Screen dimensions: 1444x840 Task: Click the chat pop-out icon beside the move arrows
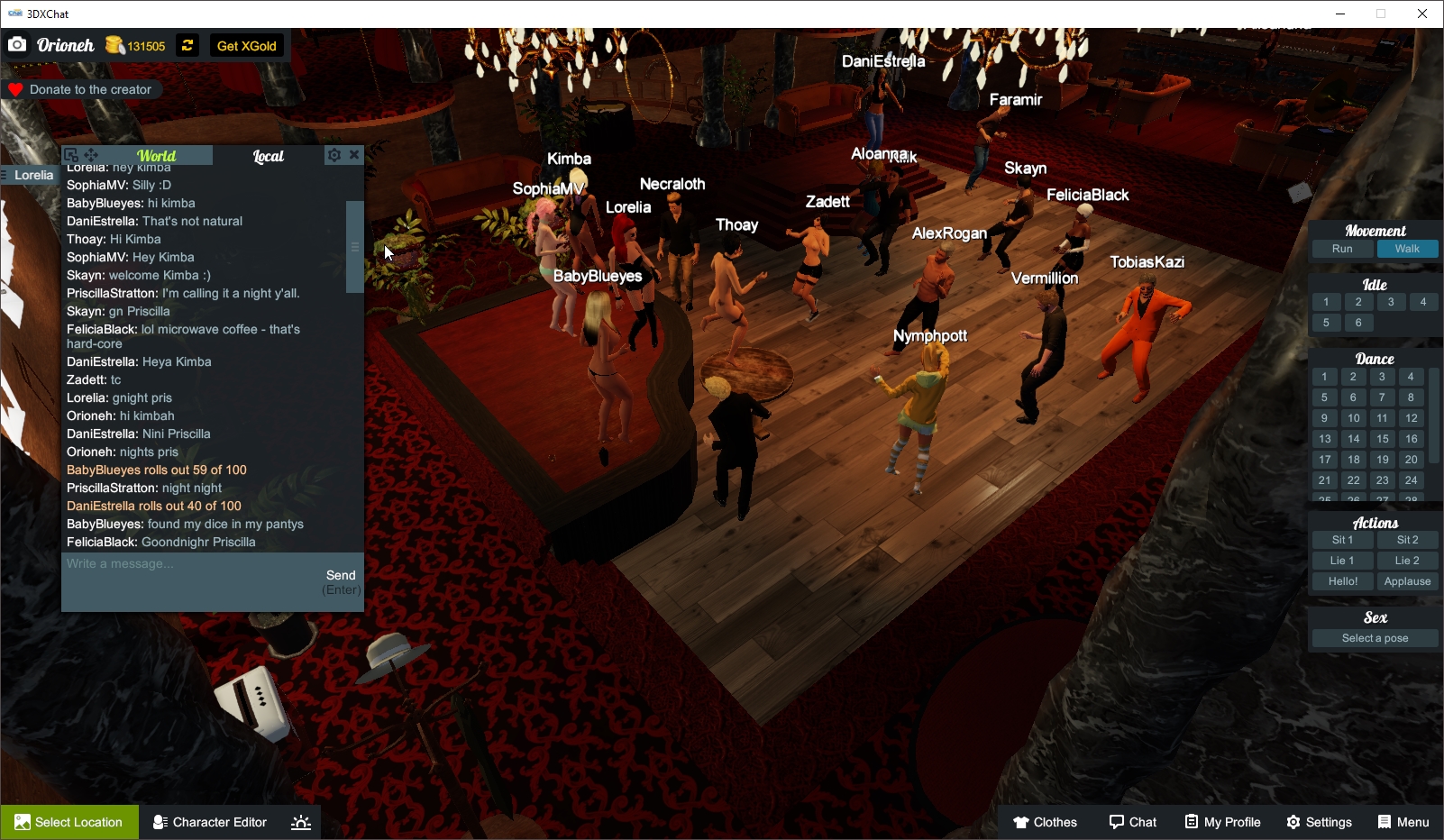click(x=72, y=154)
